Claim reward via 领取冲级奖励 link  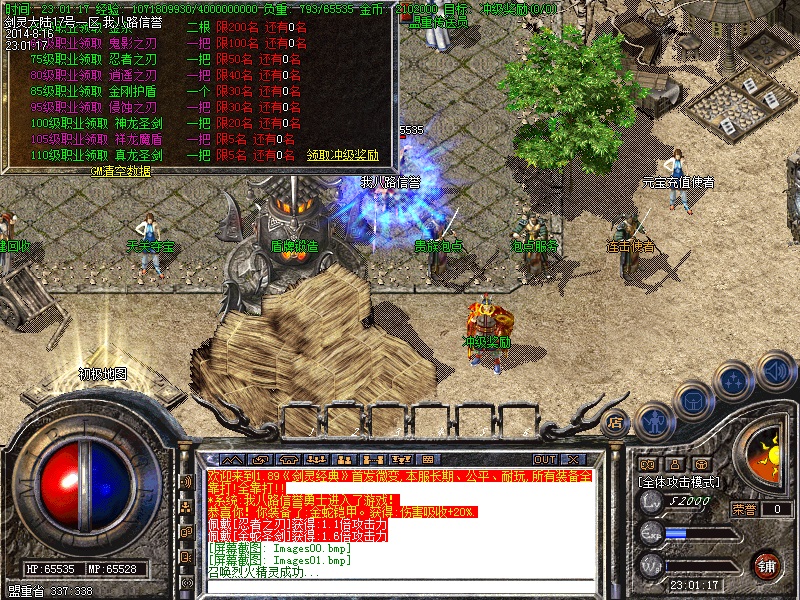click(x=342, y=155)
